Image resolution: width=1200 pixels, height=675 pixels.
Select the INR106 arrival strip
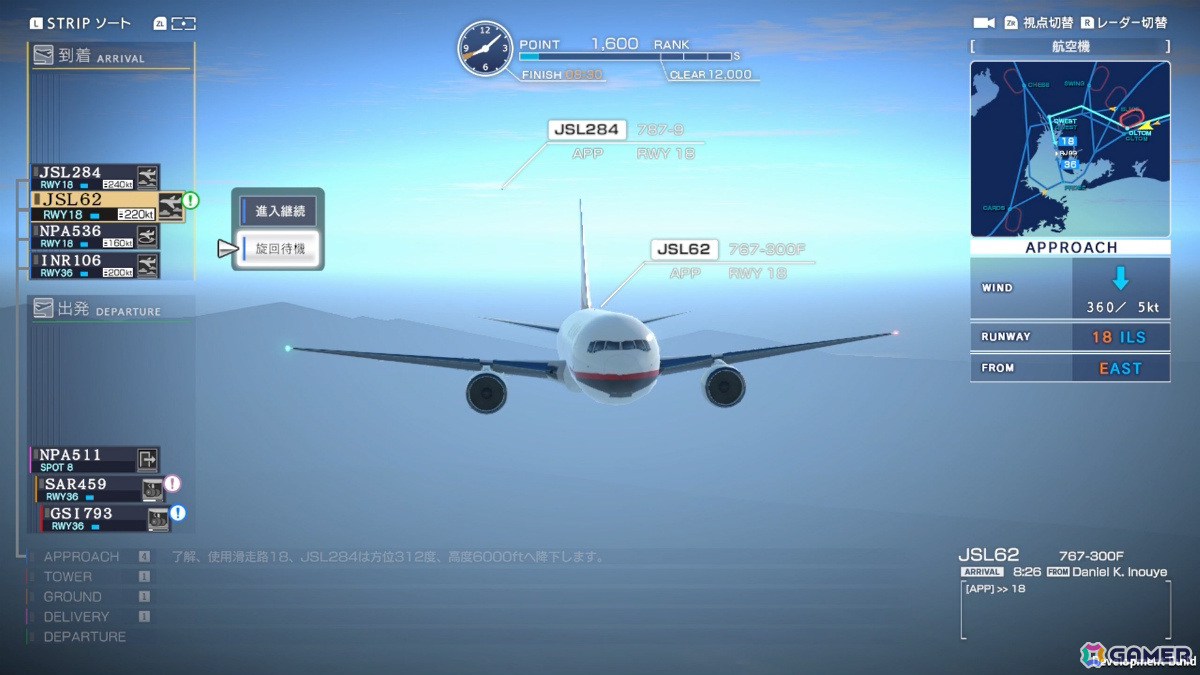pyautogui.click(x=94, y=265)
